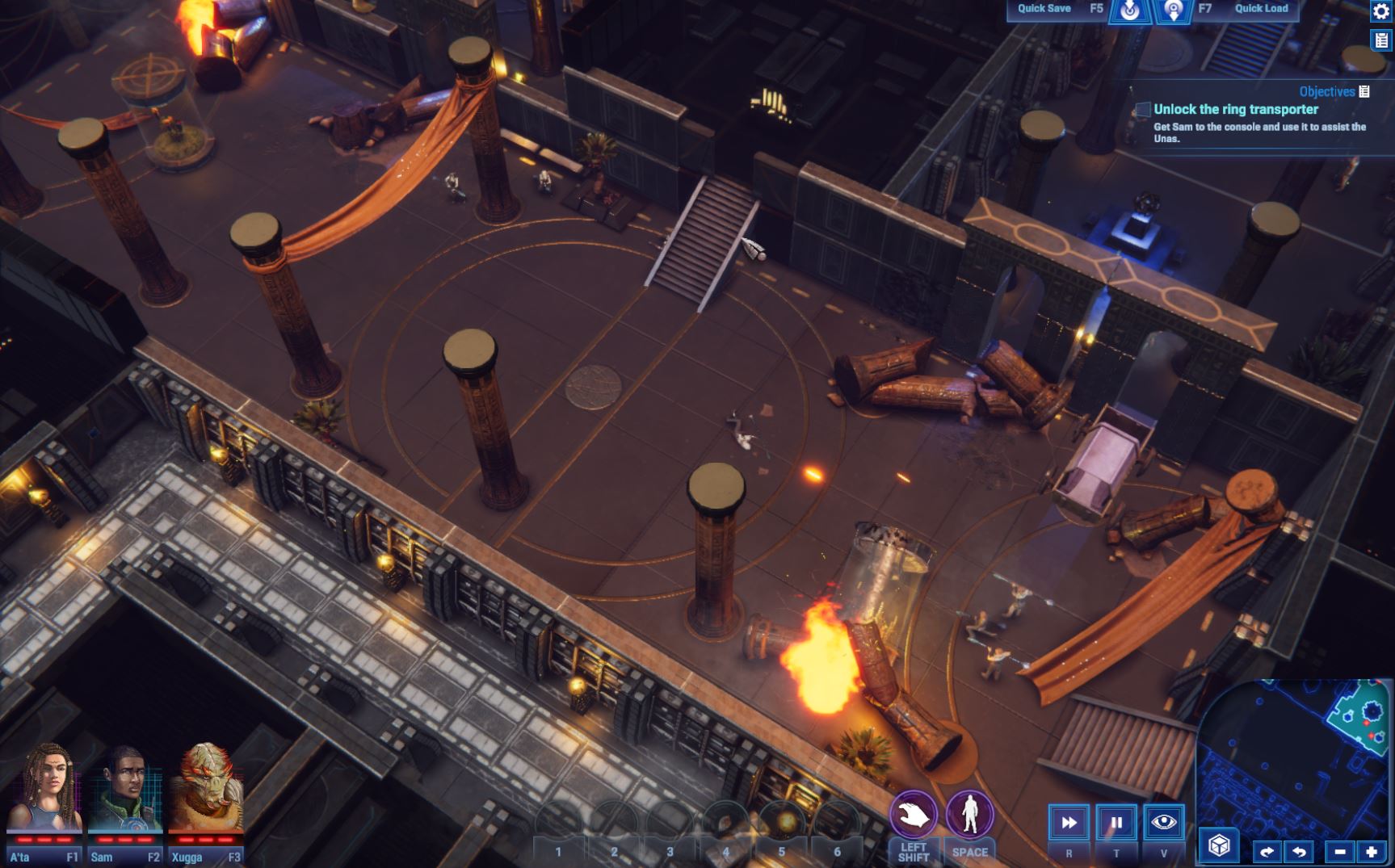
Task: Click the Quick Load icon button
Action: coord(1173,10)
